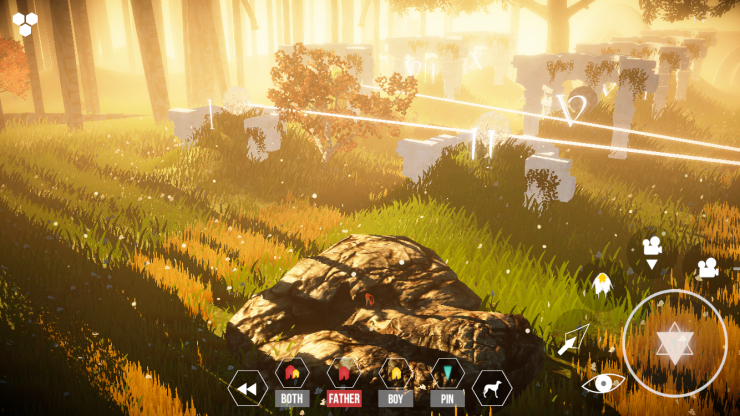Toggle the eye view icon
Image resolution: width=740 pixels, height=416 pixels.
(603, 383)
